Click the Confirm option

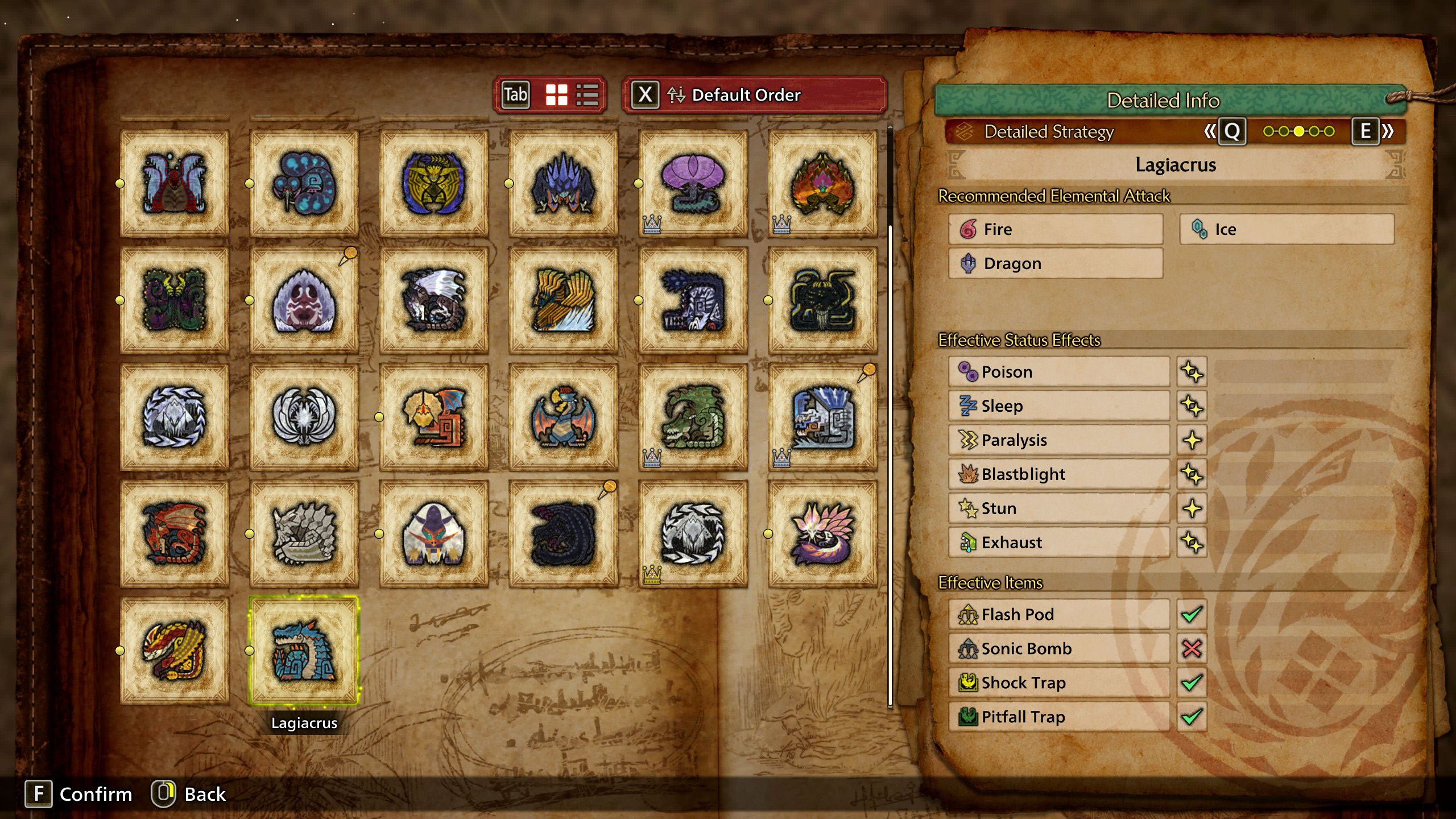point(79,794)
